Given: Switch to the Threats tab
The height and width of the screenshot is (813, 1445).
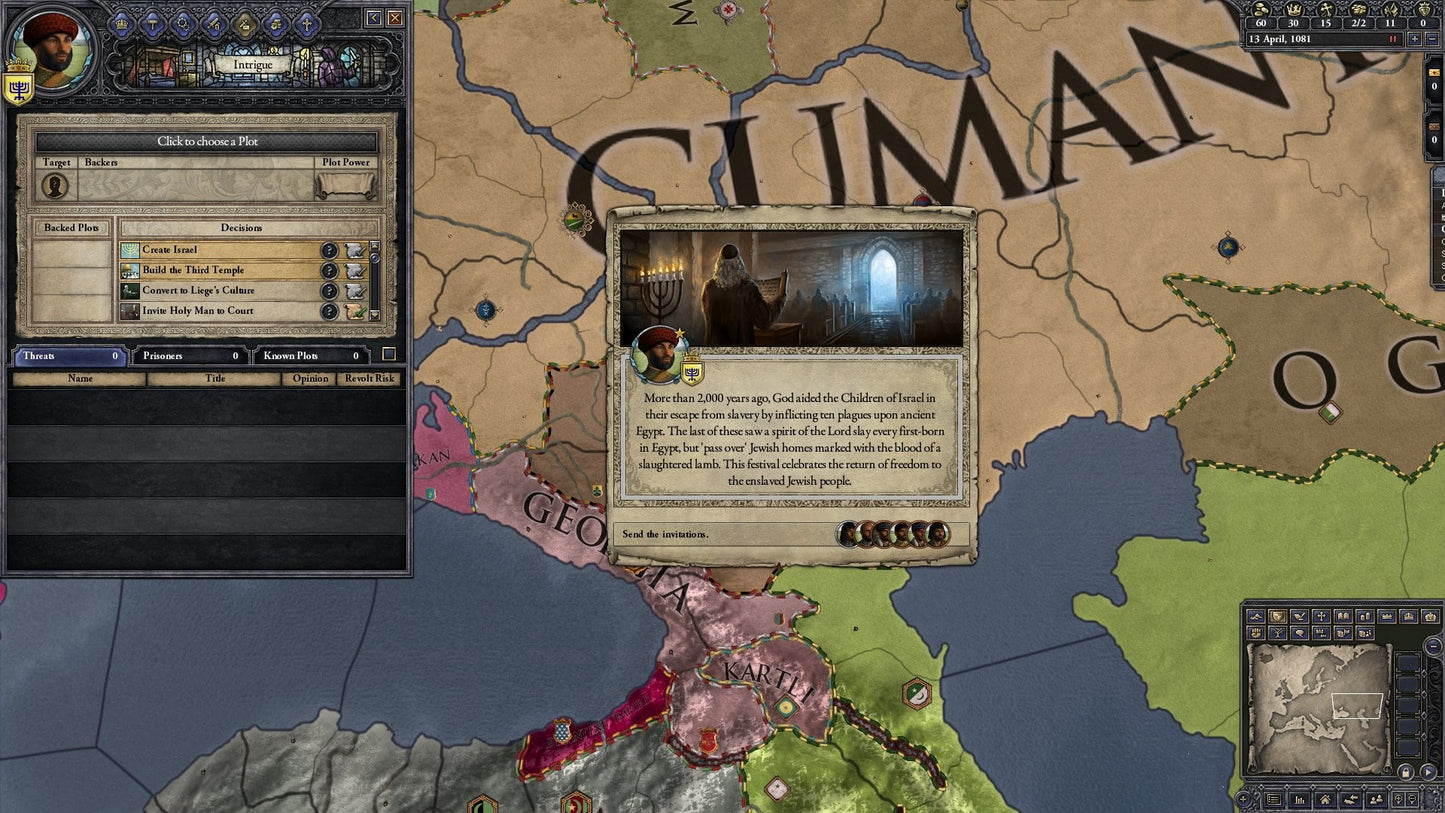Looking at the screenshot, I should click(x=68, y=355).
